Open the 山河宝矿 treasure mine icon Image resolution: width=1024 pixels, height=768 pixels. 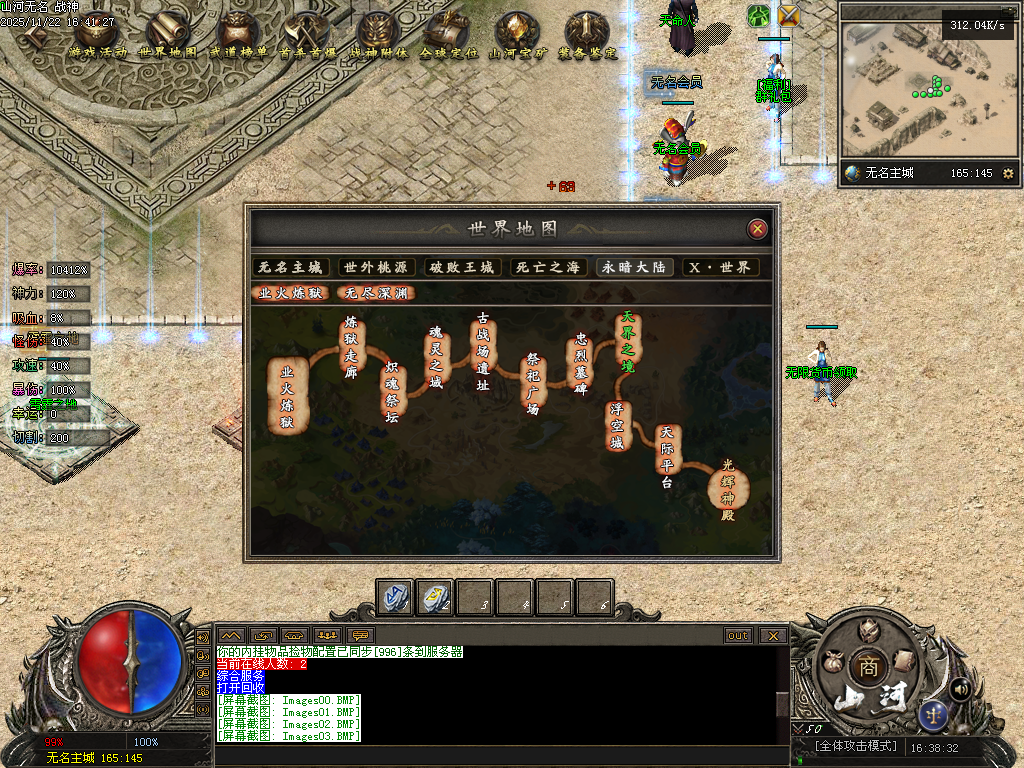517,37
